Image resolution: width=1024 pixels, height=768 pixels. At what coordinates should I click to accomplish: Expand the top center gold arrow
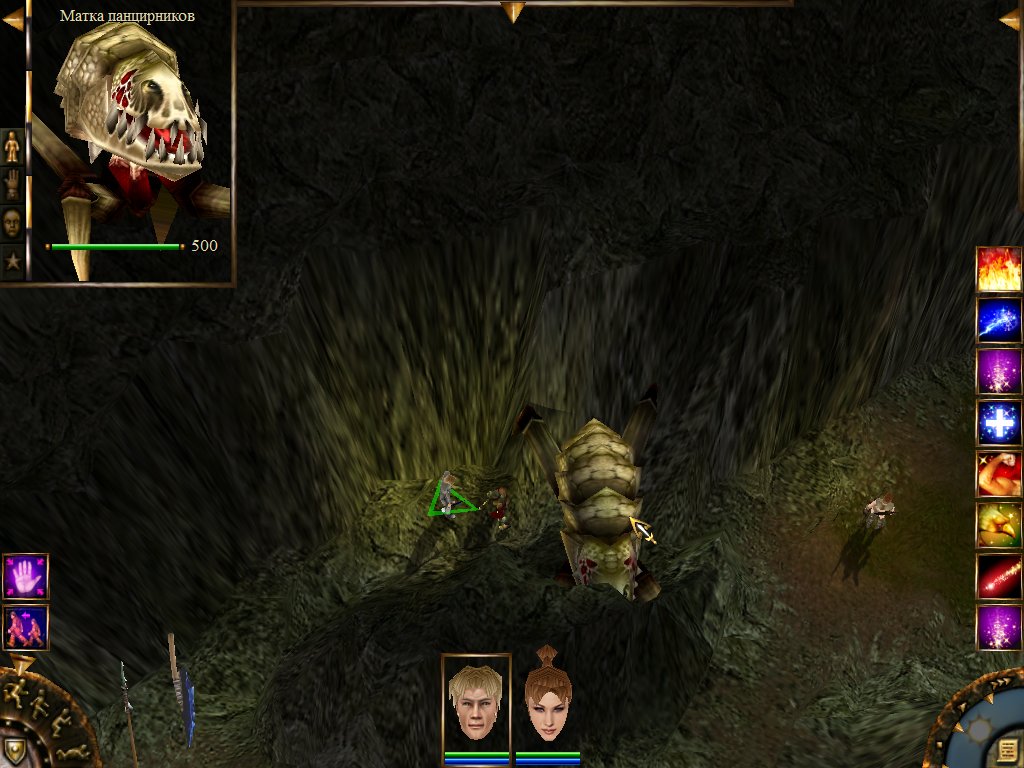coord(512,12)
